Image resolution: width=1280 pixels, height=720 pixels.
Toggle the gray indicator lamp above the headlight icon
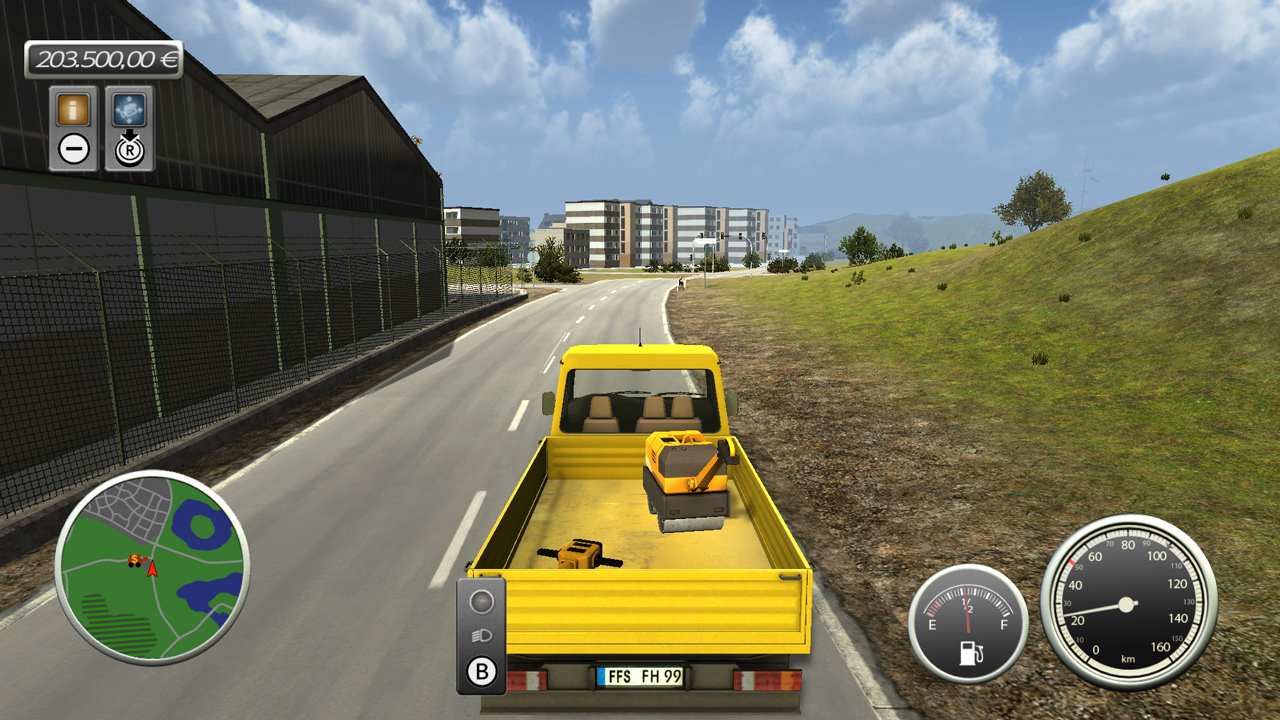481,600
